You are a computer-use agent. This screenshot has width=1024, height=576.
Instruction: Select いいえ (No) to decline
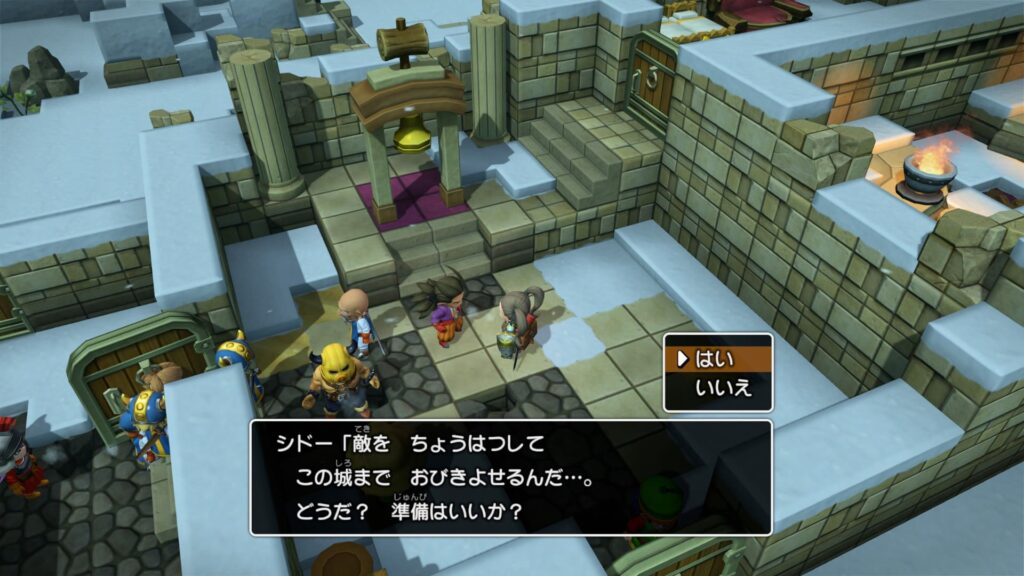click(724, 388)
